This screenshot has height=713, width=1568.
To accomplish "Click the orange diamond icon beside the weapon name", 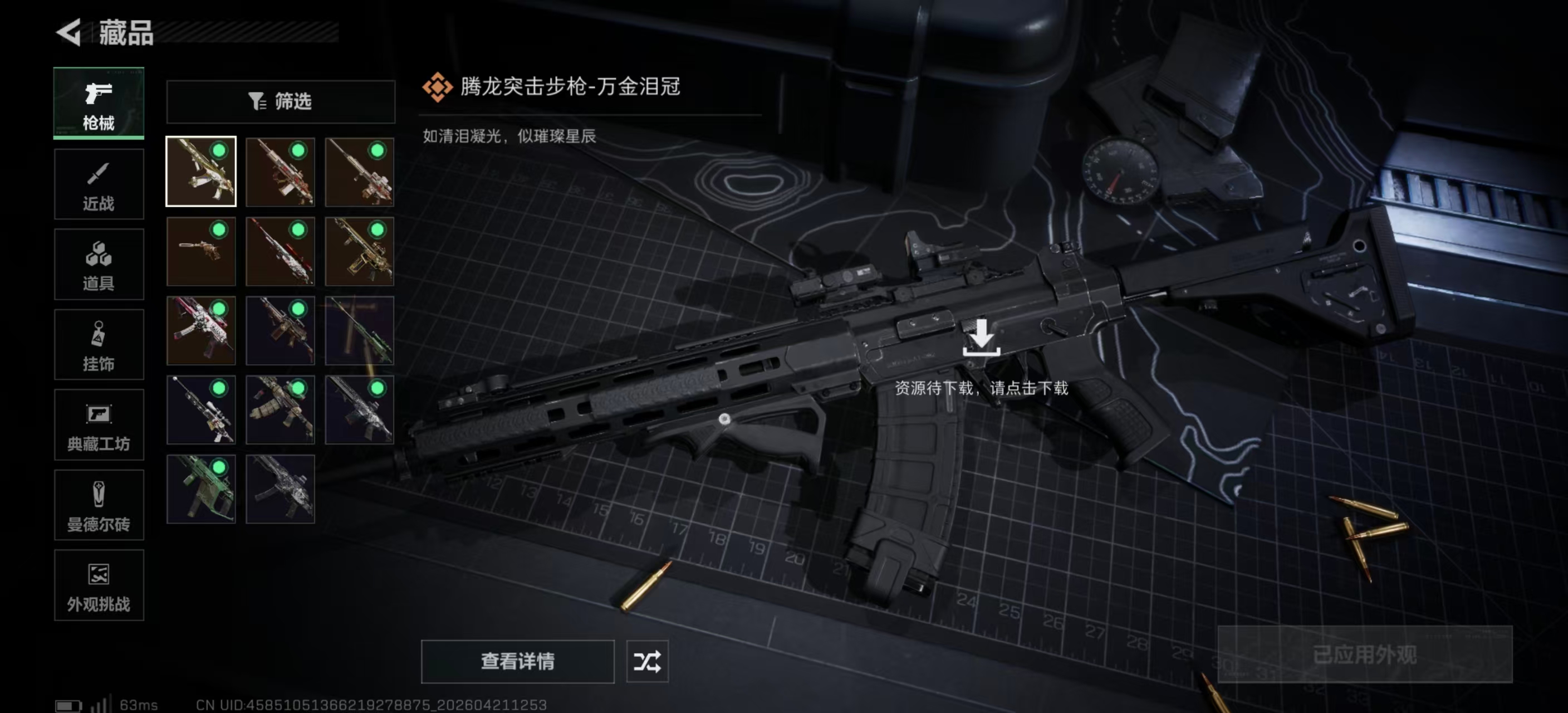I will tap(437, 86).
